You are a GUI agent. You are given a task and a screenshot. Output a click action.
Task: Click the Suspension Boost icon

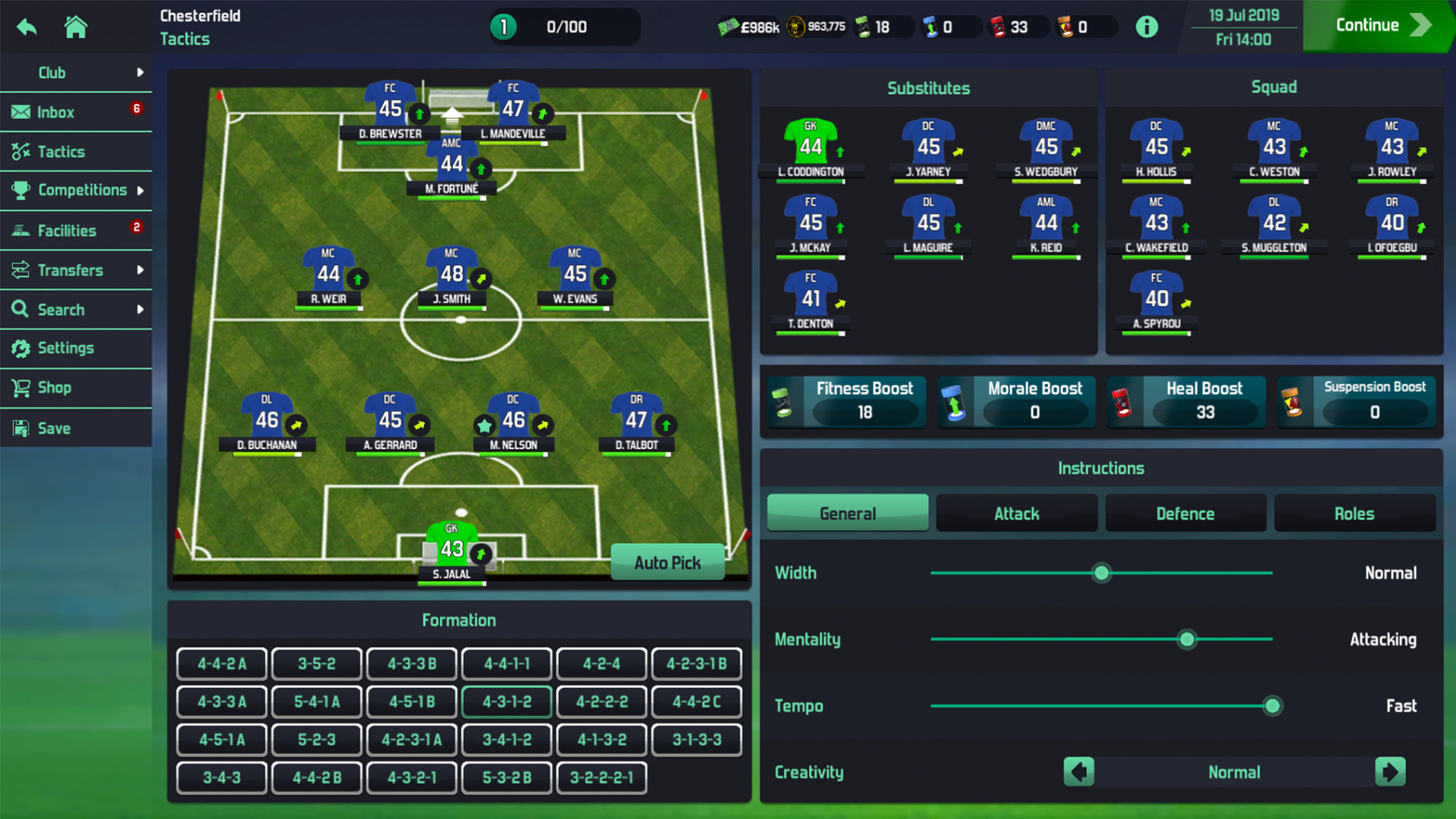pos(1295,402)
